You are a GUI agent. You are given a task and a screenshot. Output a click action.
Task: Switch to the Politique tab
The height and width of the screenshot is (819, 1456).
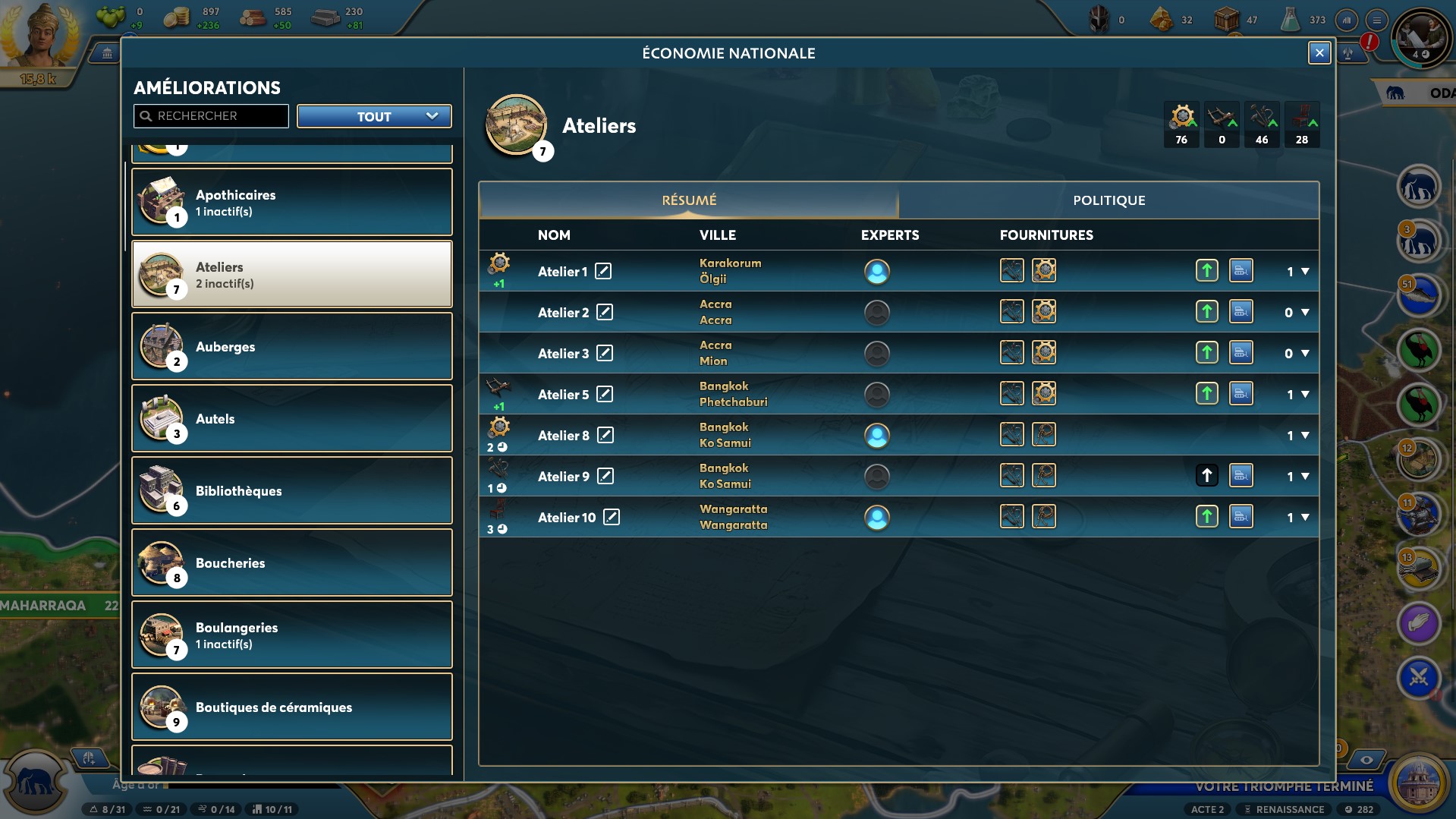pyautogui.click(x=1109, y=200)
